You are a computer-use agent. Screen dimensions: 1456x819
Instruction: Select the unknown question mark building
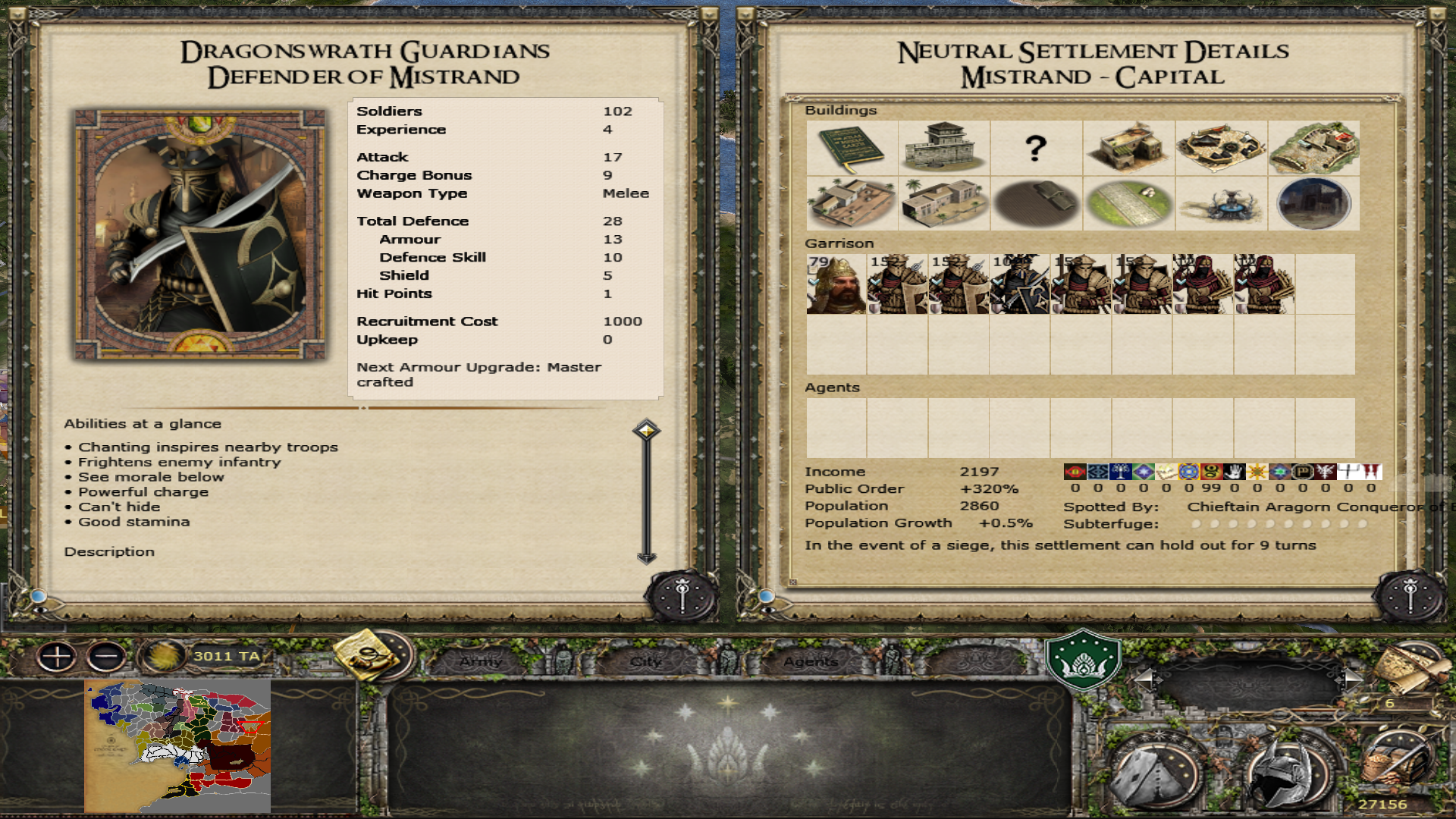[x=1036, y=147]
